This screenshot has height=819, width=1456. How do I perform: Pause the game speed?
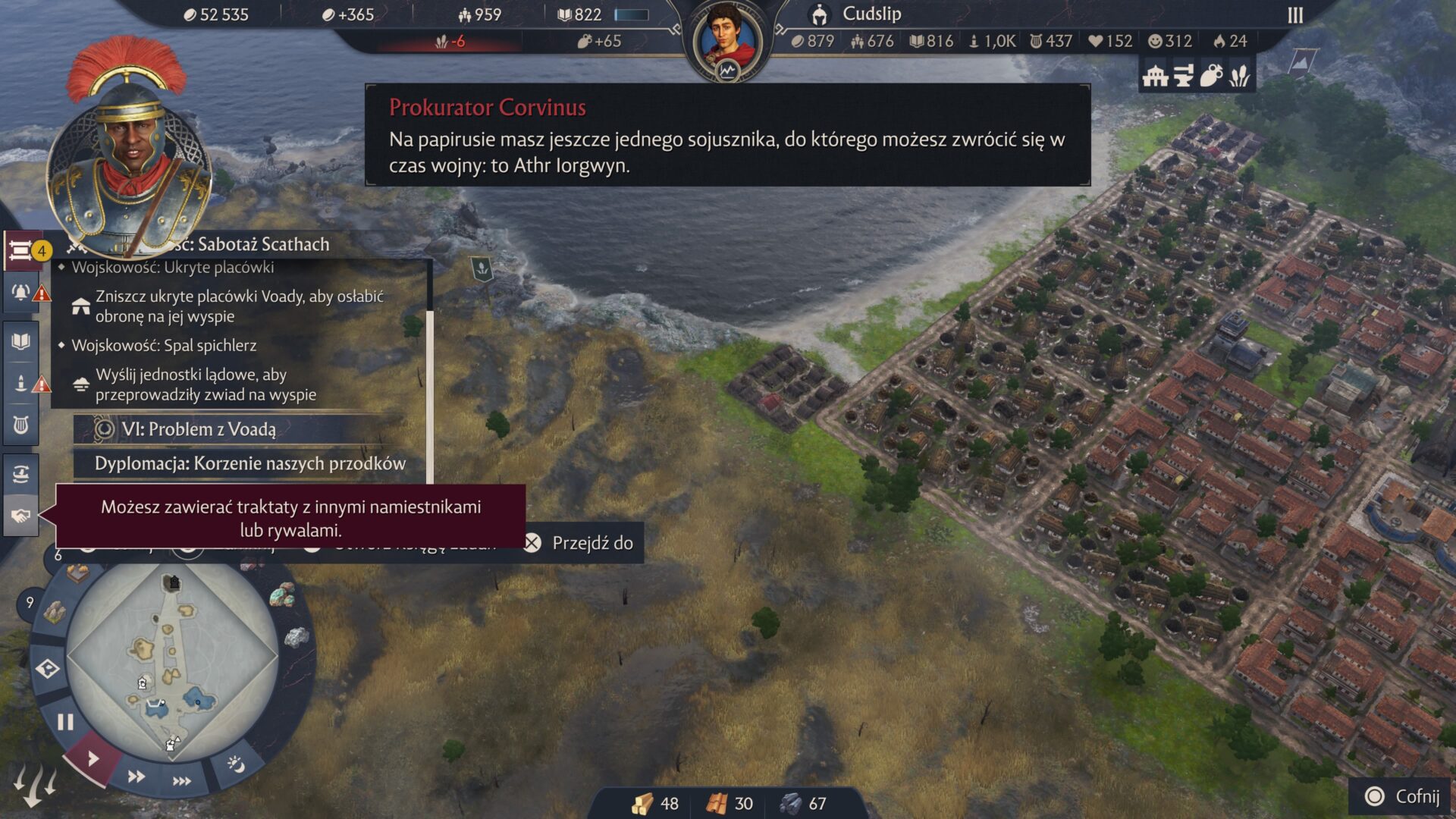click(x=65, y=722)
